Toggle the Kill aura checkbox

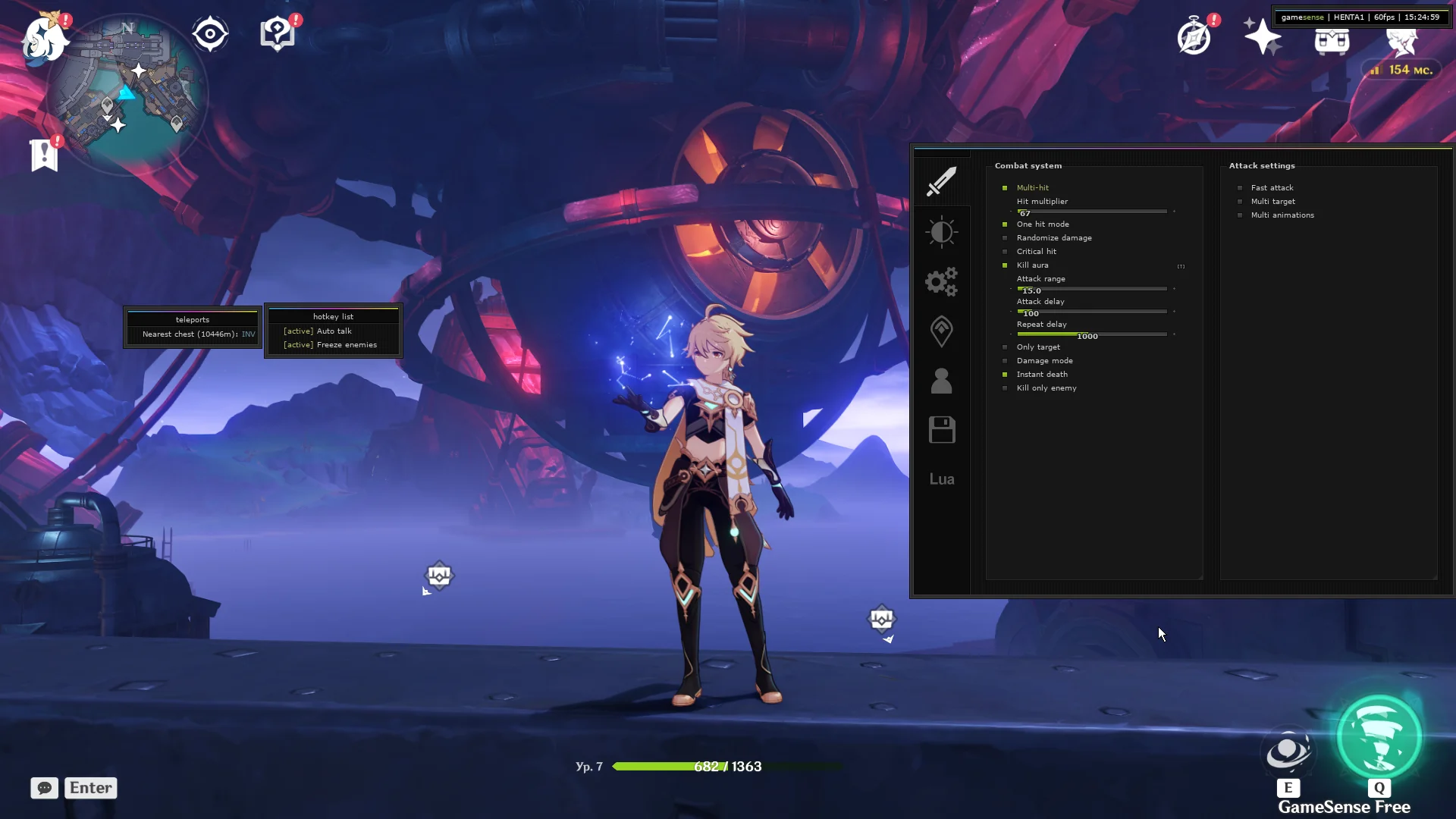pos(1005,265)
